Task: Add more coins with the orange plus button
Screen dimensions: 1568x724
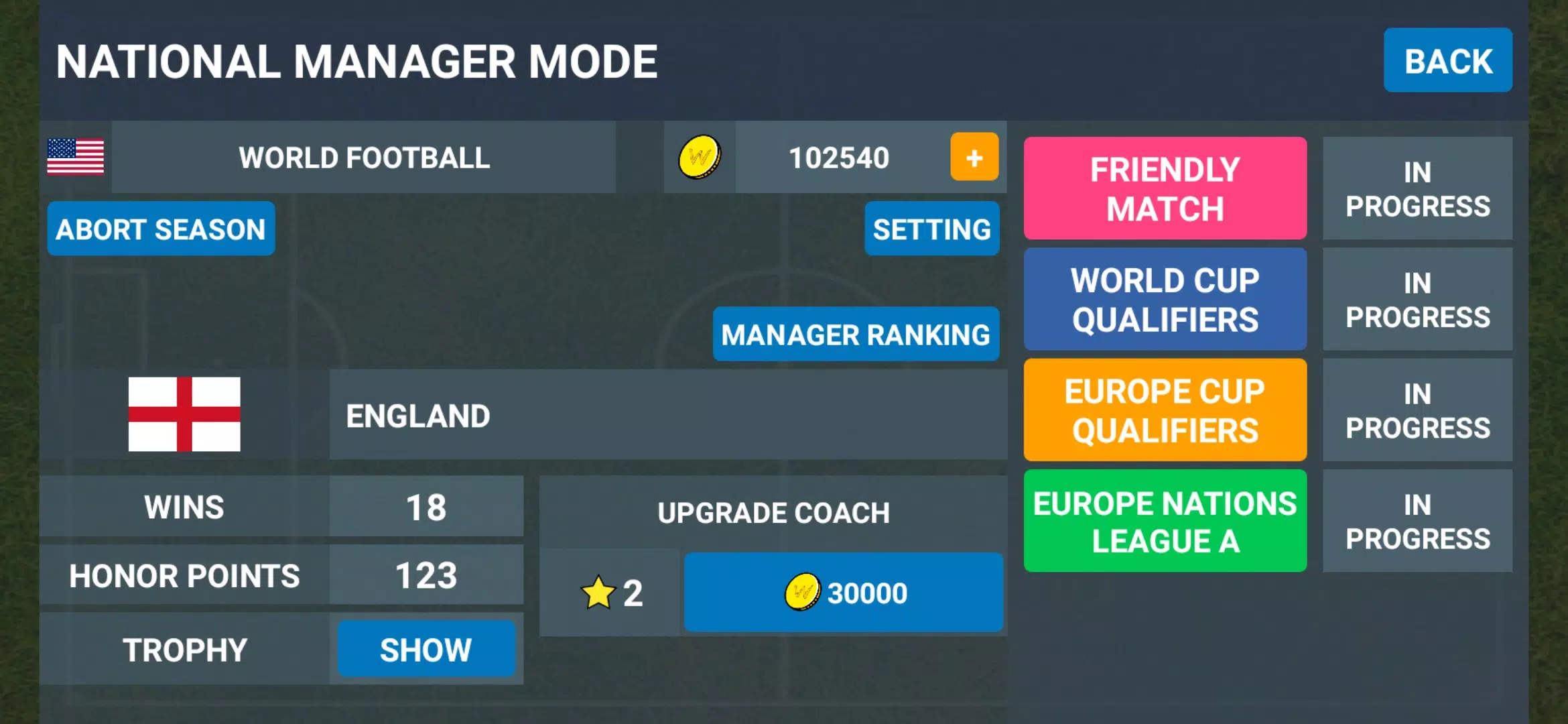Action: click(x=974, y=158)
